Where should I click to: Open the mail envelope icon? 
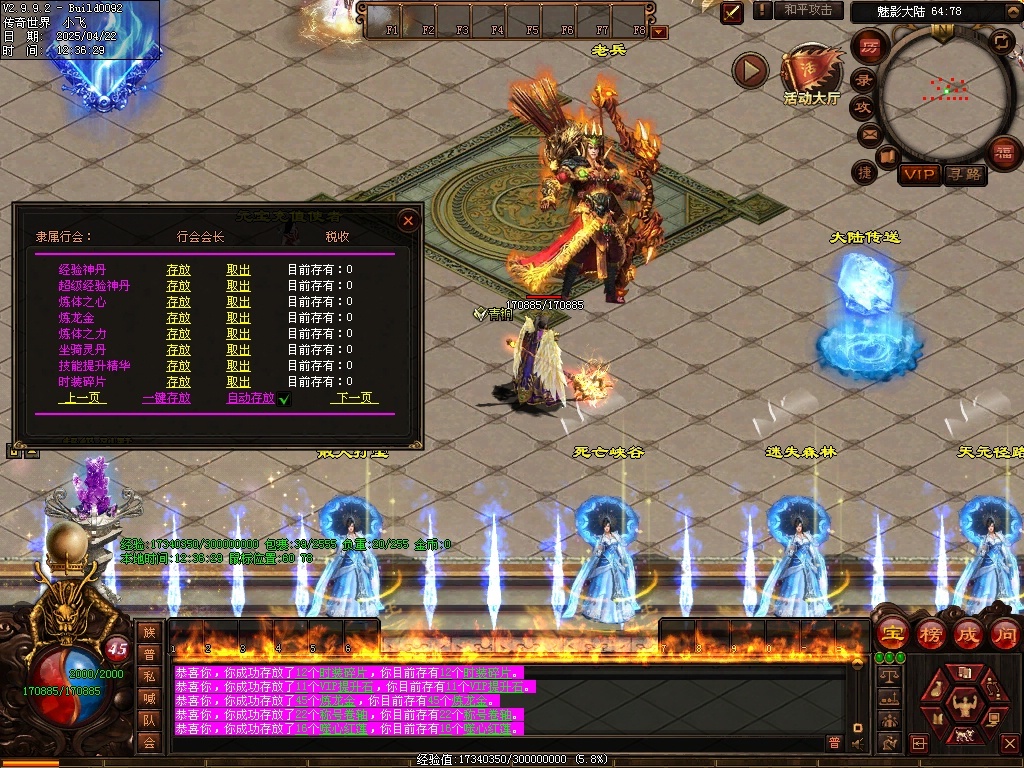pos(868,134)
